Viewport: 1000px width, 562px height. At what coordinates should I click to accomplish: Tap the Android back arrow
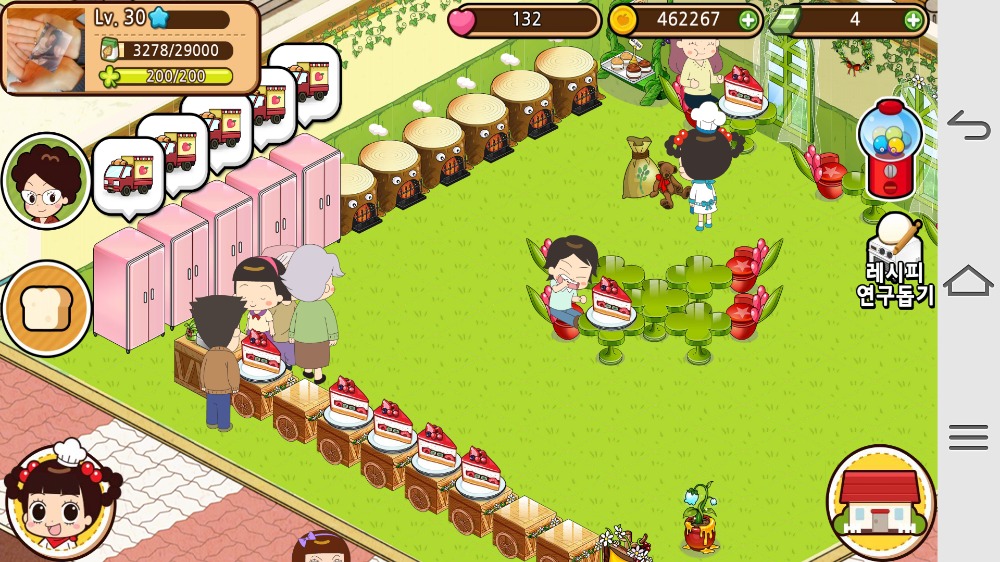pyautogui.click(x=968, y=125)
